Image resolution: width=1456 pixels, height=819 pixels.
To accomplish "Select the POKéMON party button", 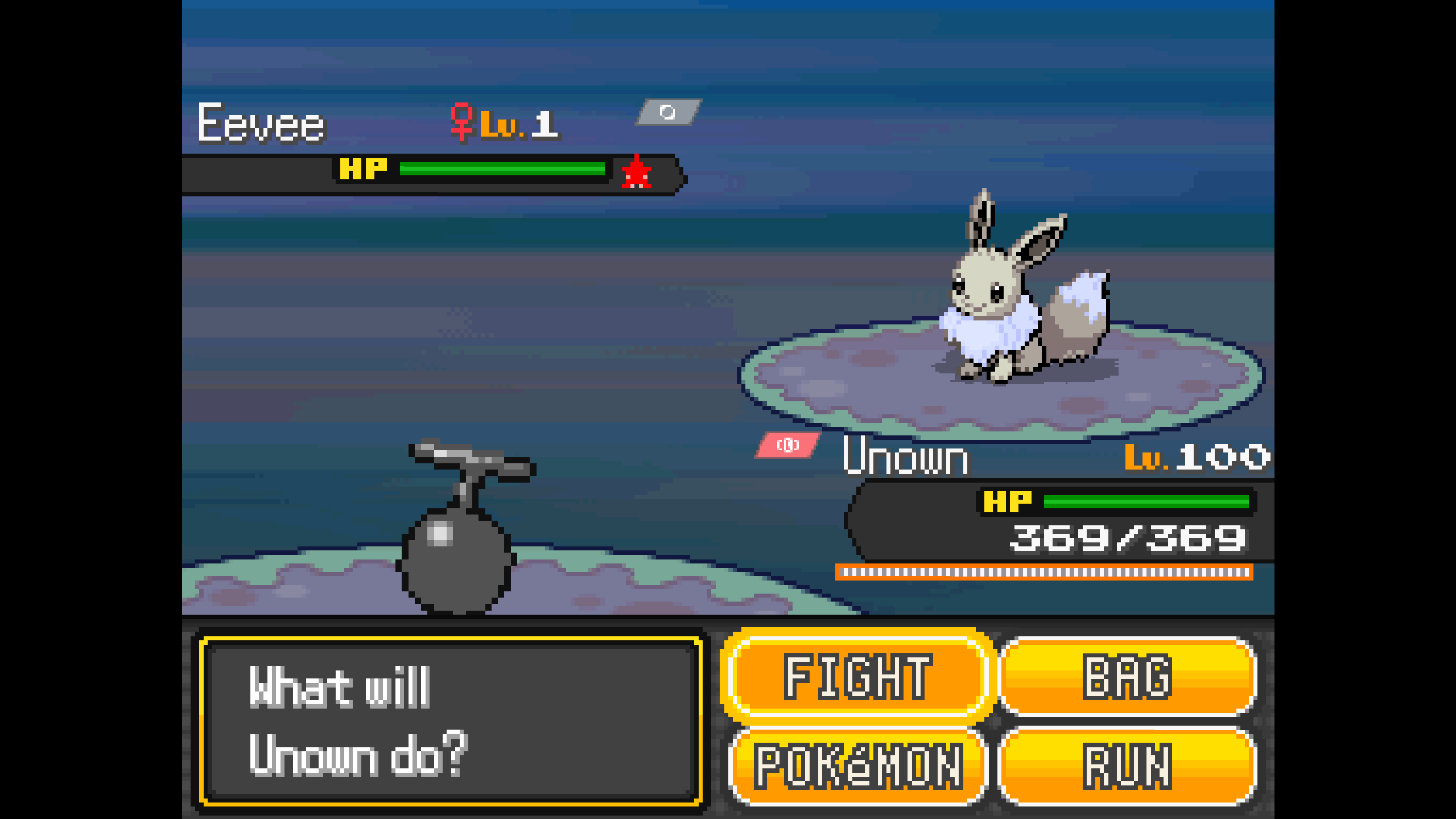I will (858, 766).
